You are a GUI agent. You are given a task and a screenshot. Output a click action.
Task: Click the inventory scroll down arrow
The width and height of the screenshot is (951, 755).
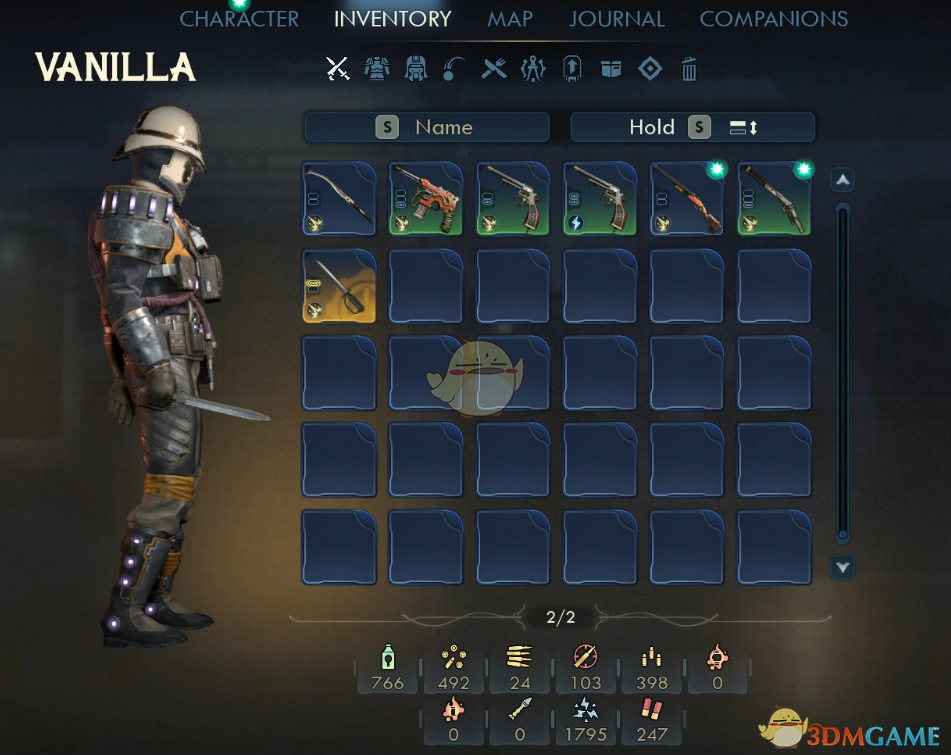pos(843,568)
